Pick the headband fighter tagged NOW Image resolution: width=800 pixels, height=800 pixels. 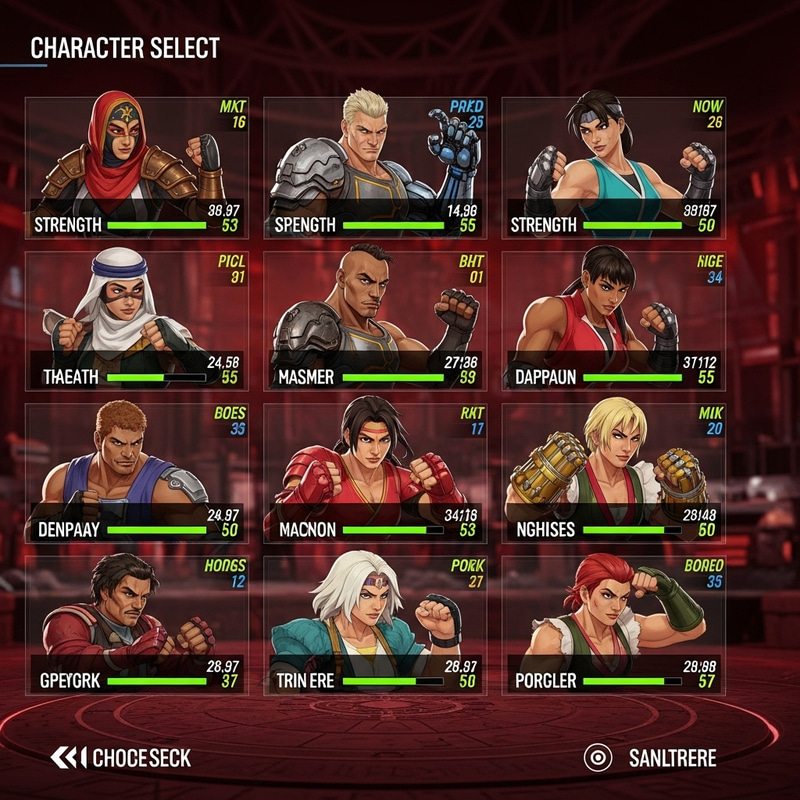(613, 167)
